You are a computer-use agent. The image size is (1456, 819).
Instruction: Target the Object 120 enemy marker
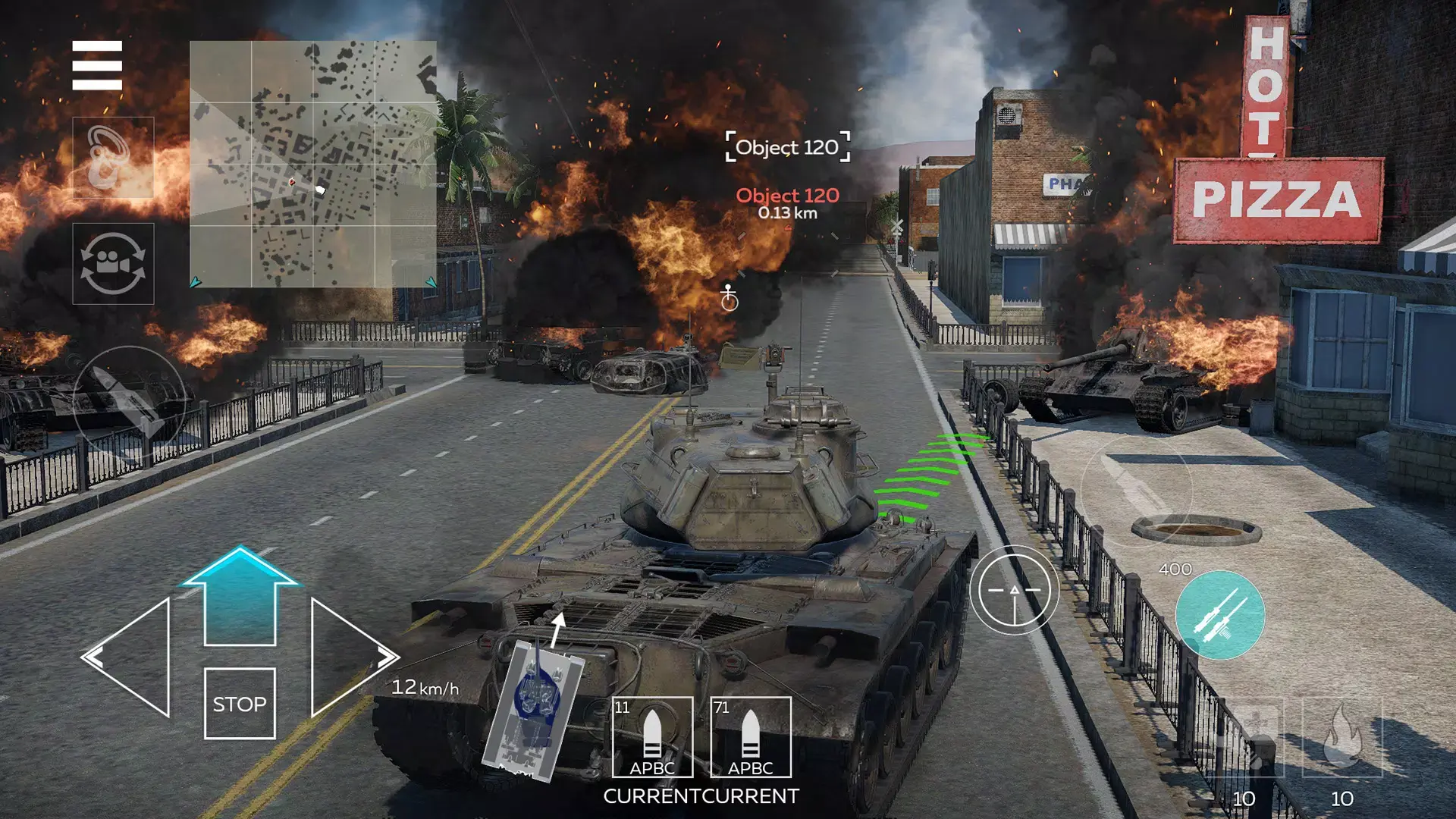786,147
